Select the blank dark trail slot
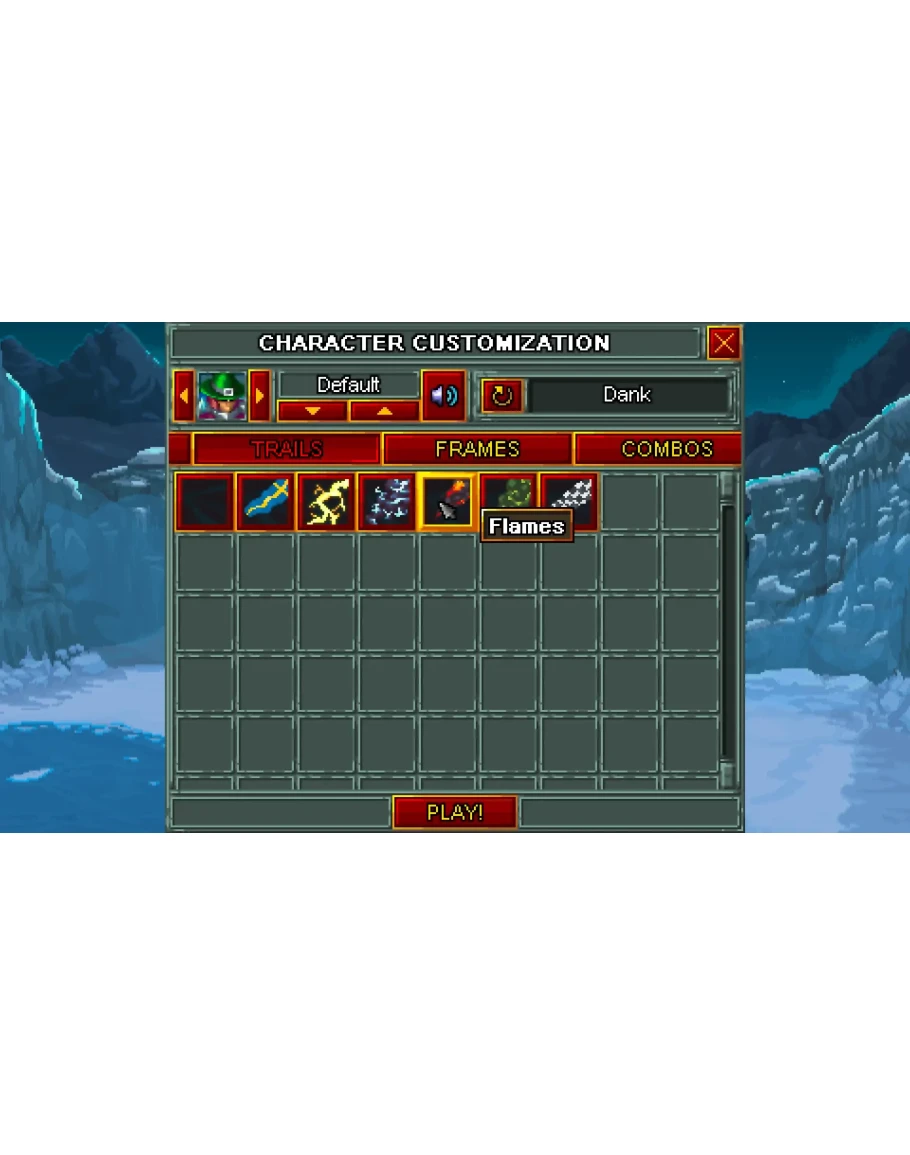The height and width of the screenshot is (1155, 910). click(x=205, y=502)
